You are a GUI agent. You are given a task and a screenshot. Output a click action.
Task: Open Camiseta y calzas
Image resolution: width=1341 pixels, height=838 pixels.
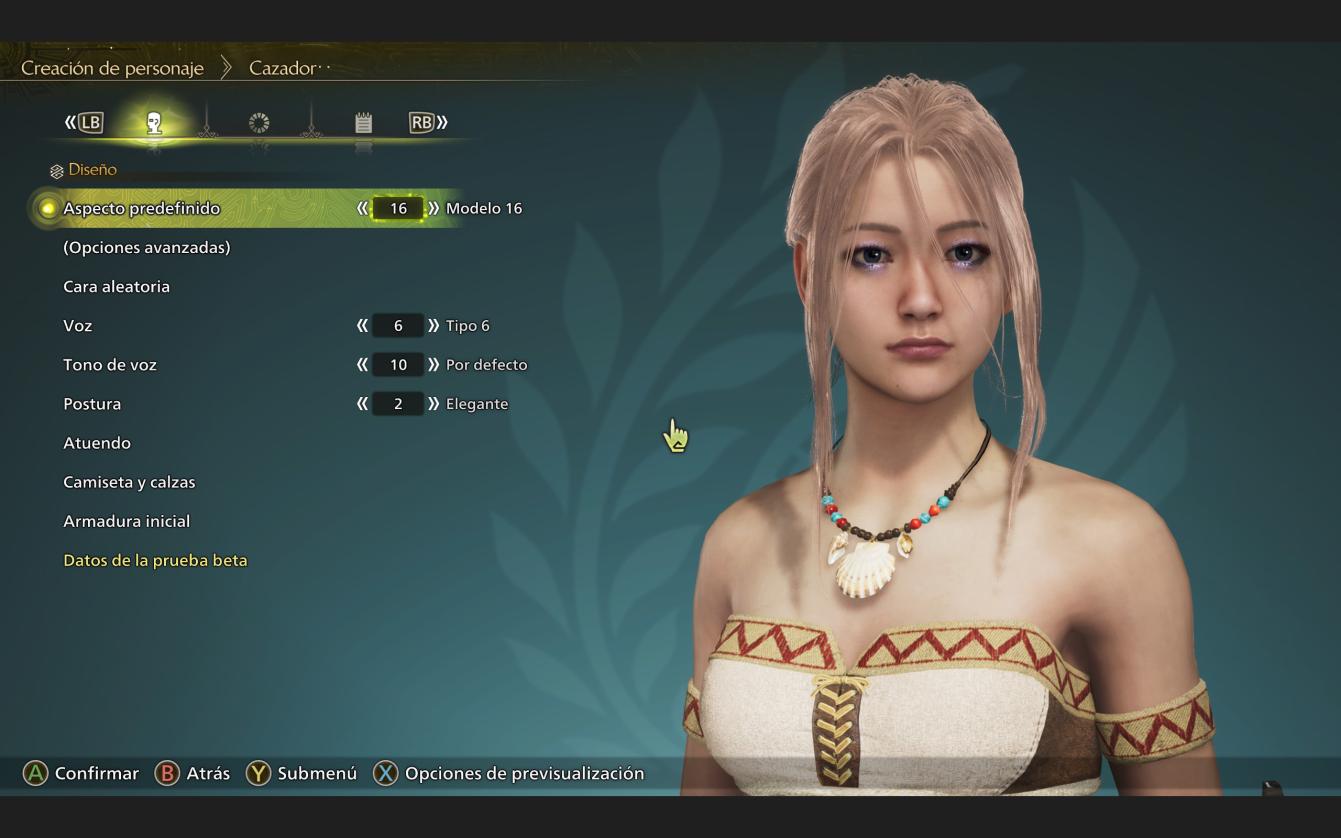[129, 481]
